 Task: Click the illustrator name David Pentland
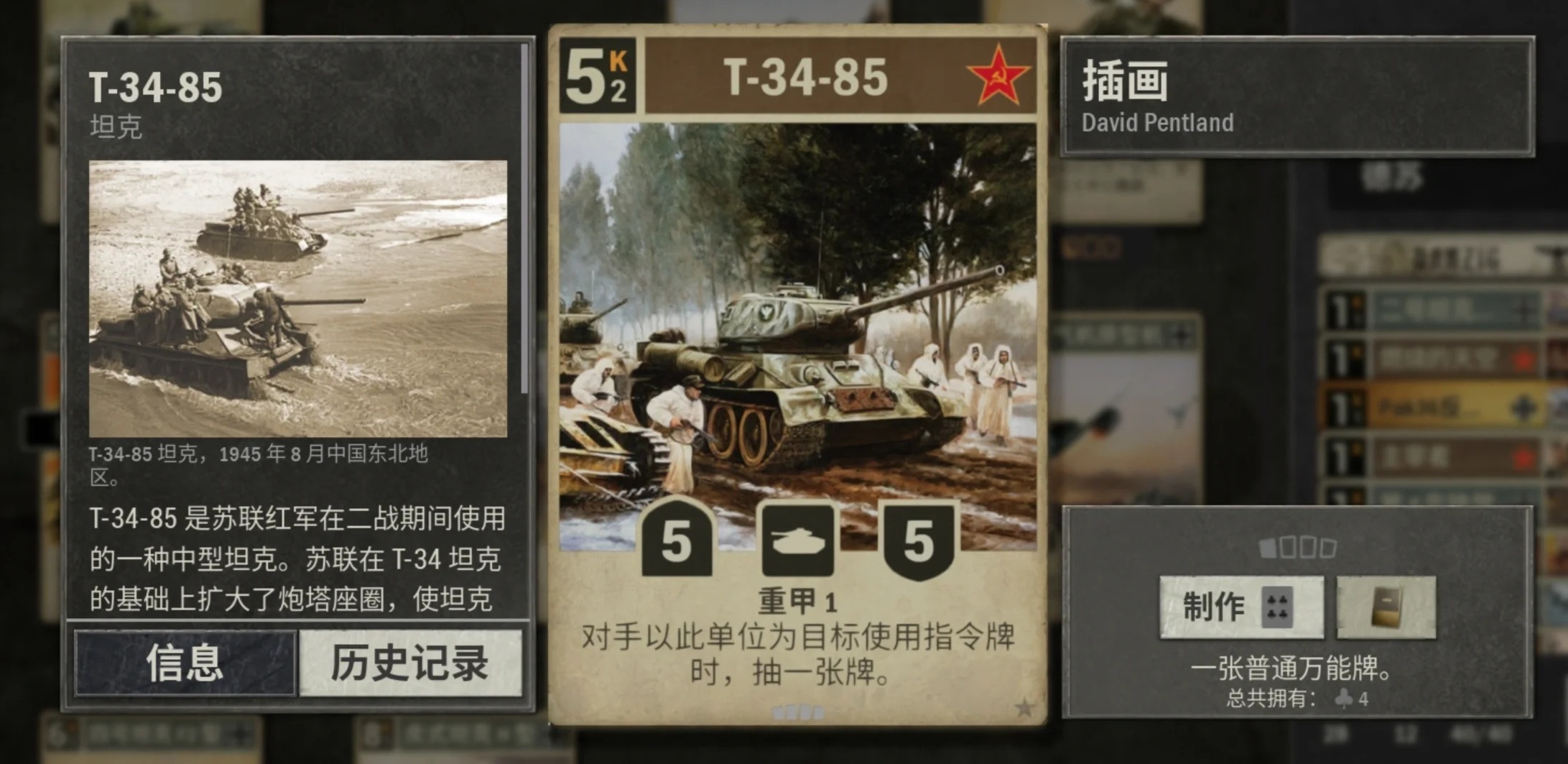[x=1156, y=123]
